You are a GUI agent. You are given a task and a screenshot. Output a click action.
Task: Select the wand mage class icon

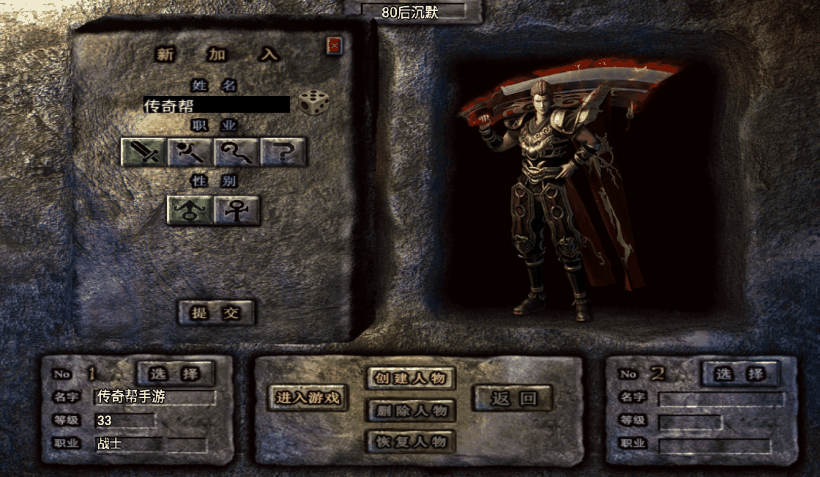190,152
